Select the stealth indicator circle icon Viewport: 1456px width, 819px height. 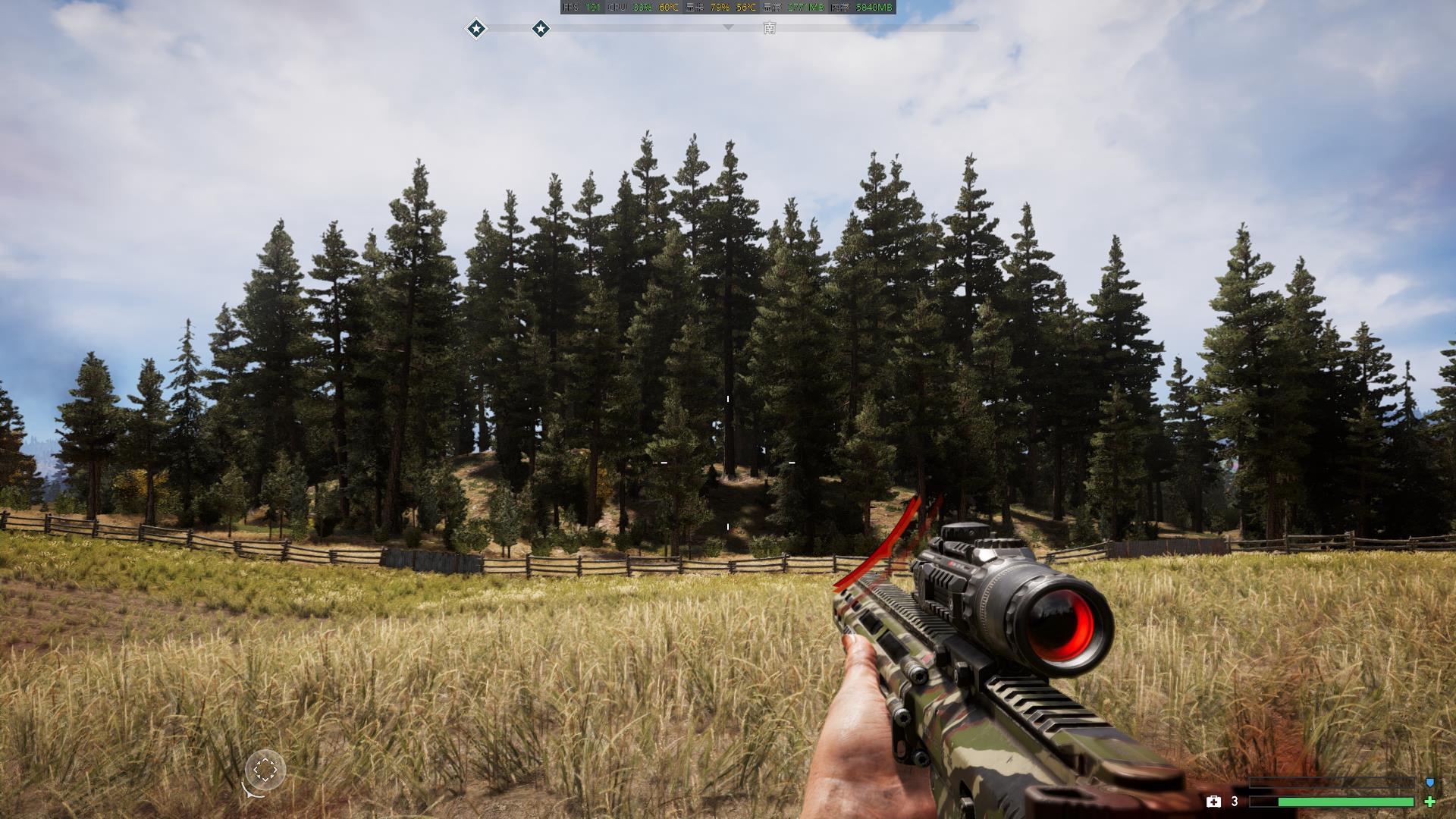(265, 770)
